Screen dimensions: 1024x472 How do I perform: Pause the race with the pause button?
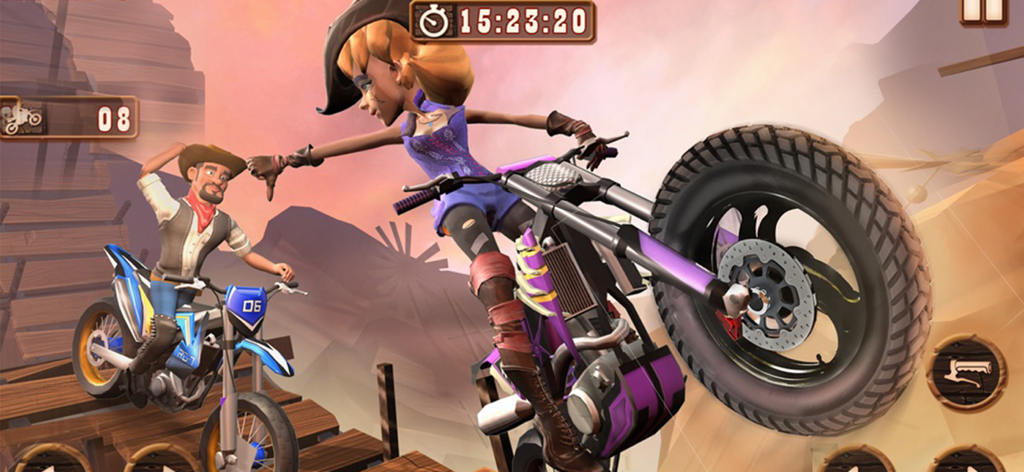pyautogui.click(x=984, y=9)
